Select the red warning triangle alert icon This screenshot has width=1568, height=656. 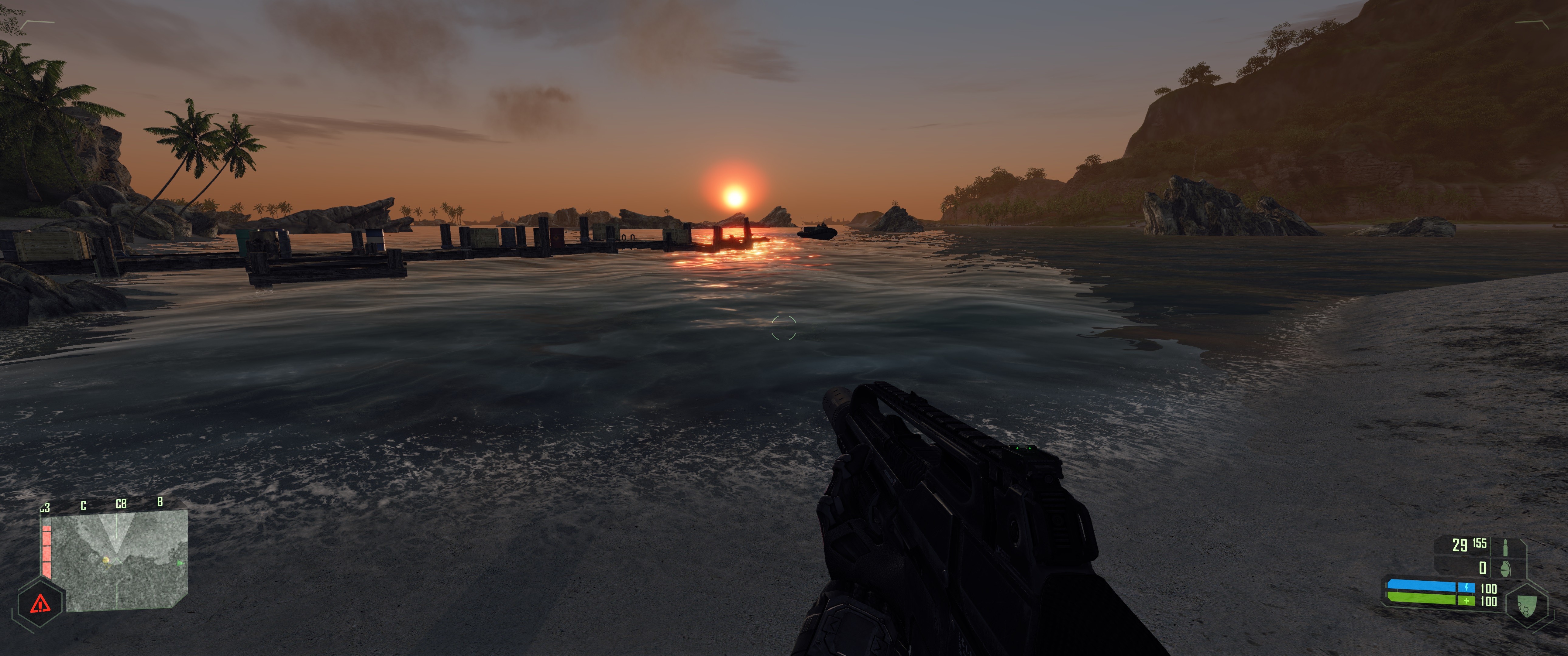point(41,604)
